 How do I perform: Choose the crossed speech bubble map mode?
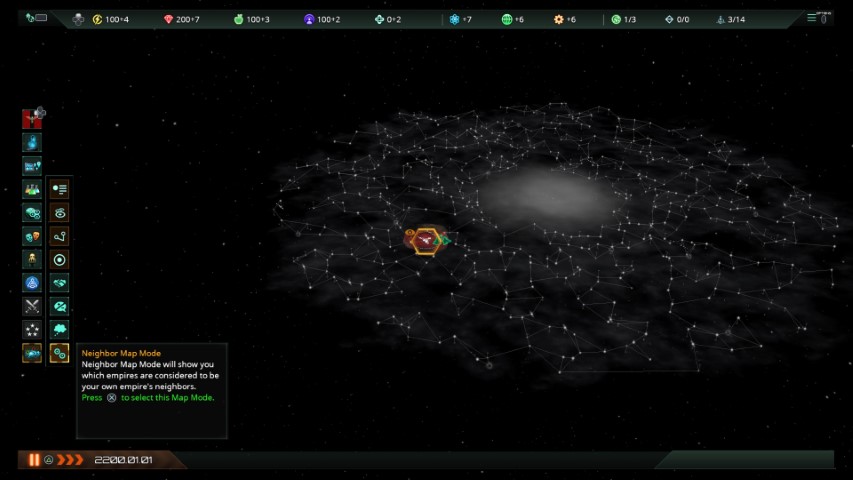click(x=59, y=306)
